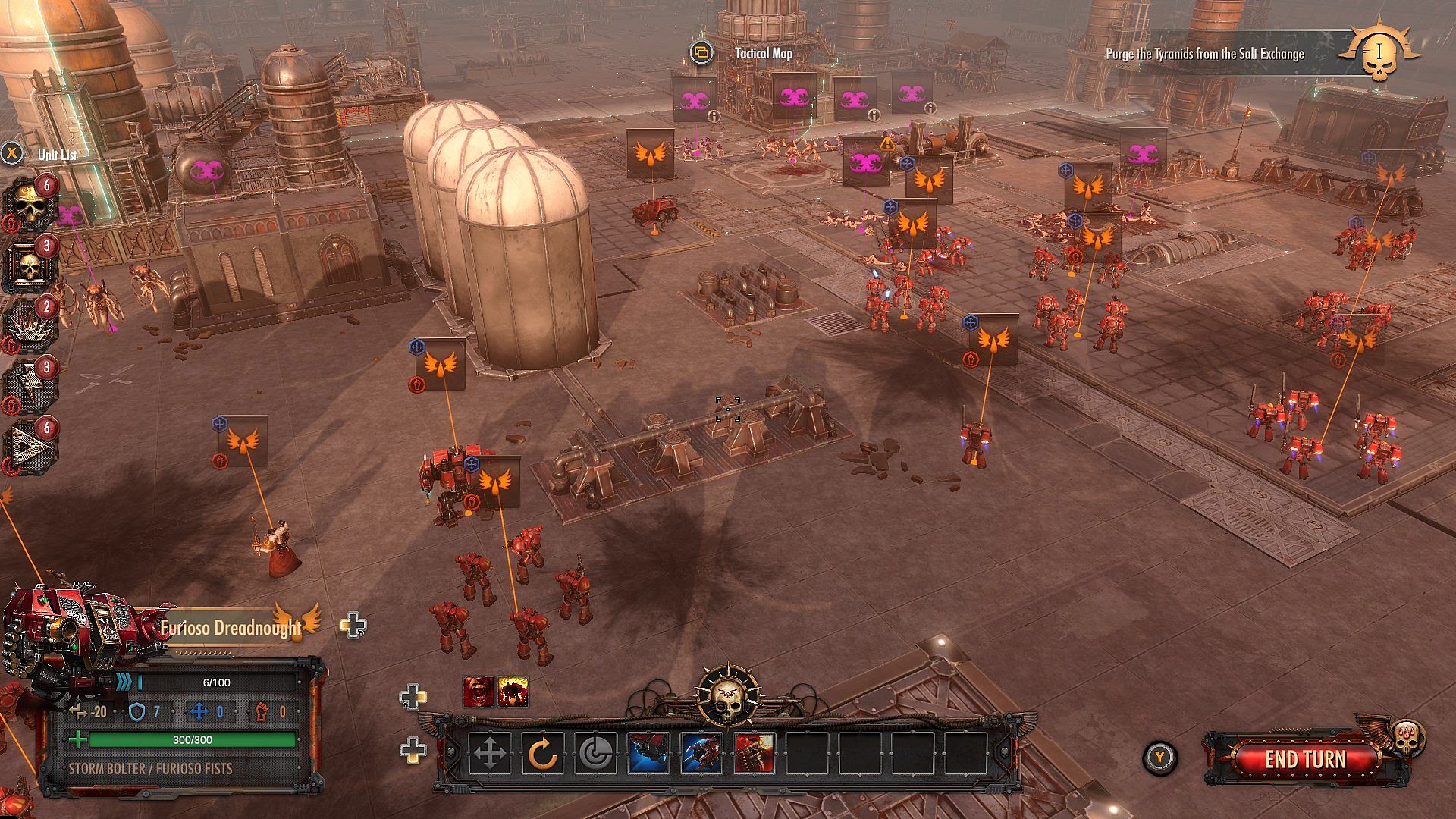
Task: Select the triangle arrow unit group
Action: coord(30,447)
